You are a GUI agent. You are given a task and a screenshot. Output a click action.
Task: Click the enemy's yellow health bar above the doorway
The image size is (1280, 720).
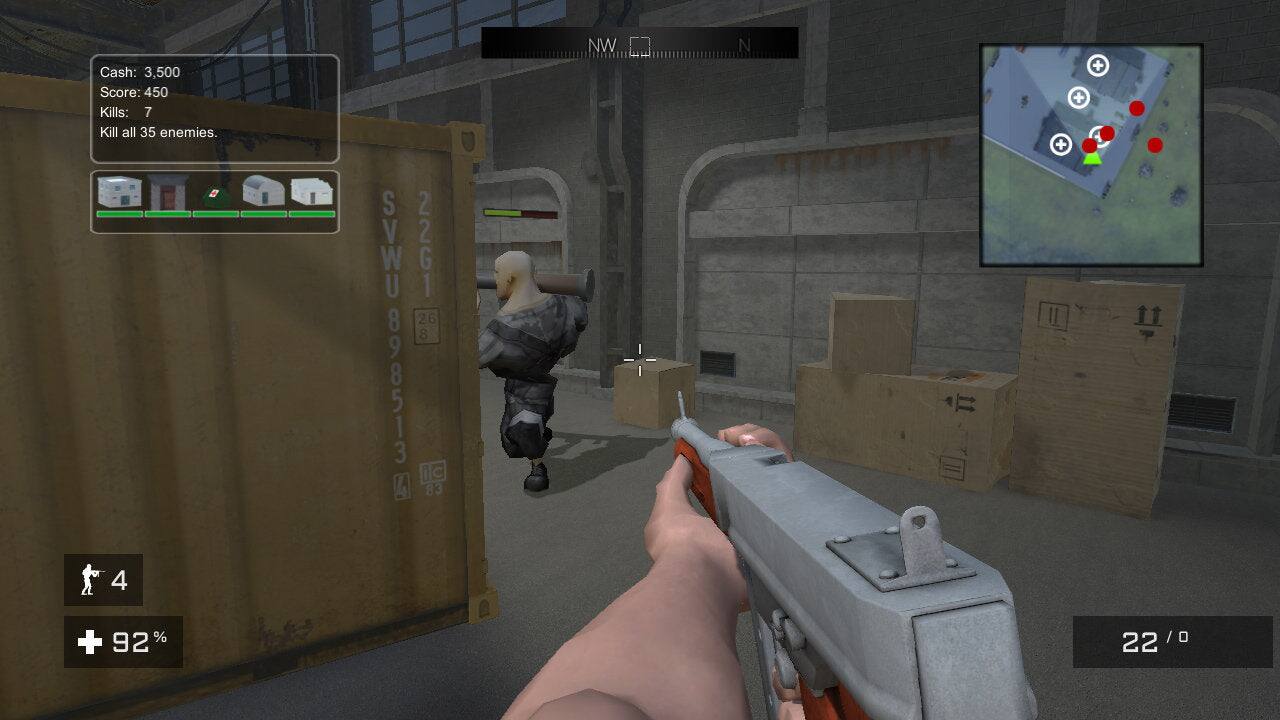520,211
